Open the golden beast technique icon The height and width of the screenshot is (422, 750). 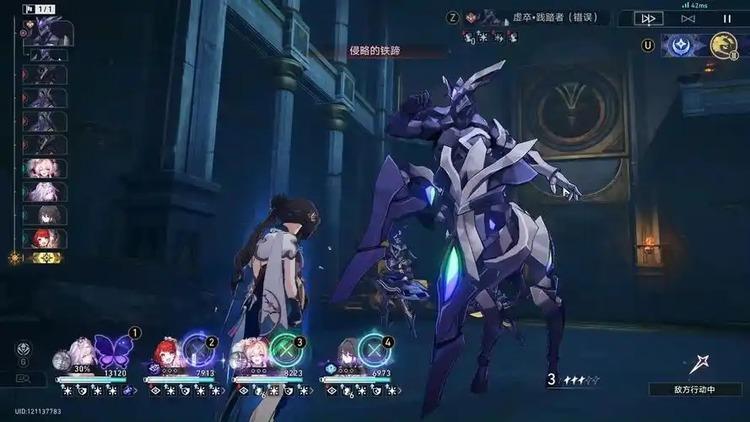click(x=723, y=45)
